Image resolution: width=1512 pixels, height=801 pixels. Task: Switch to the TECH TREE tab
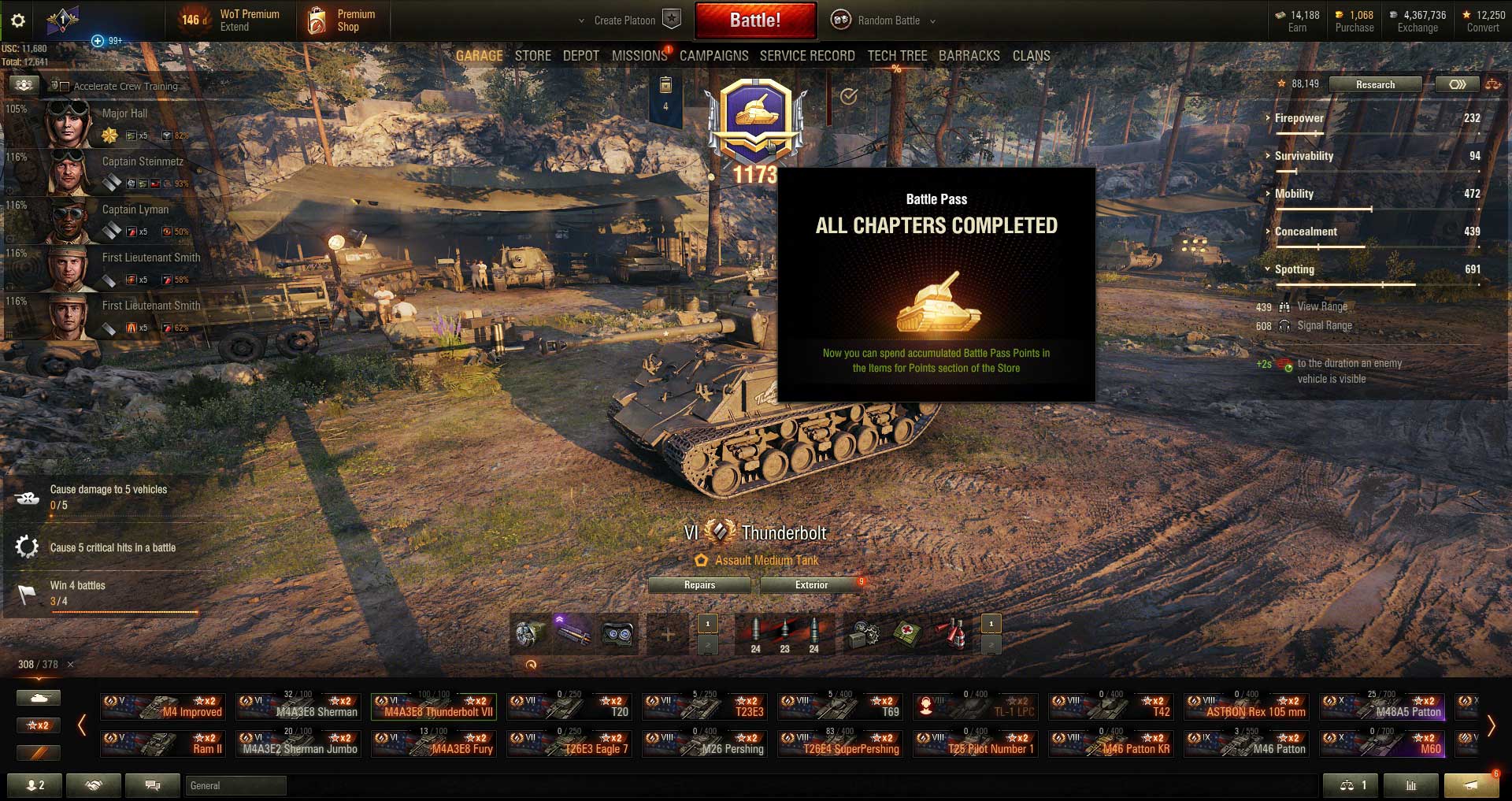click(897, 56)
